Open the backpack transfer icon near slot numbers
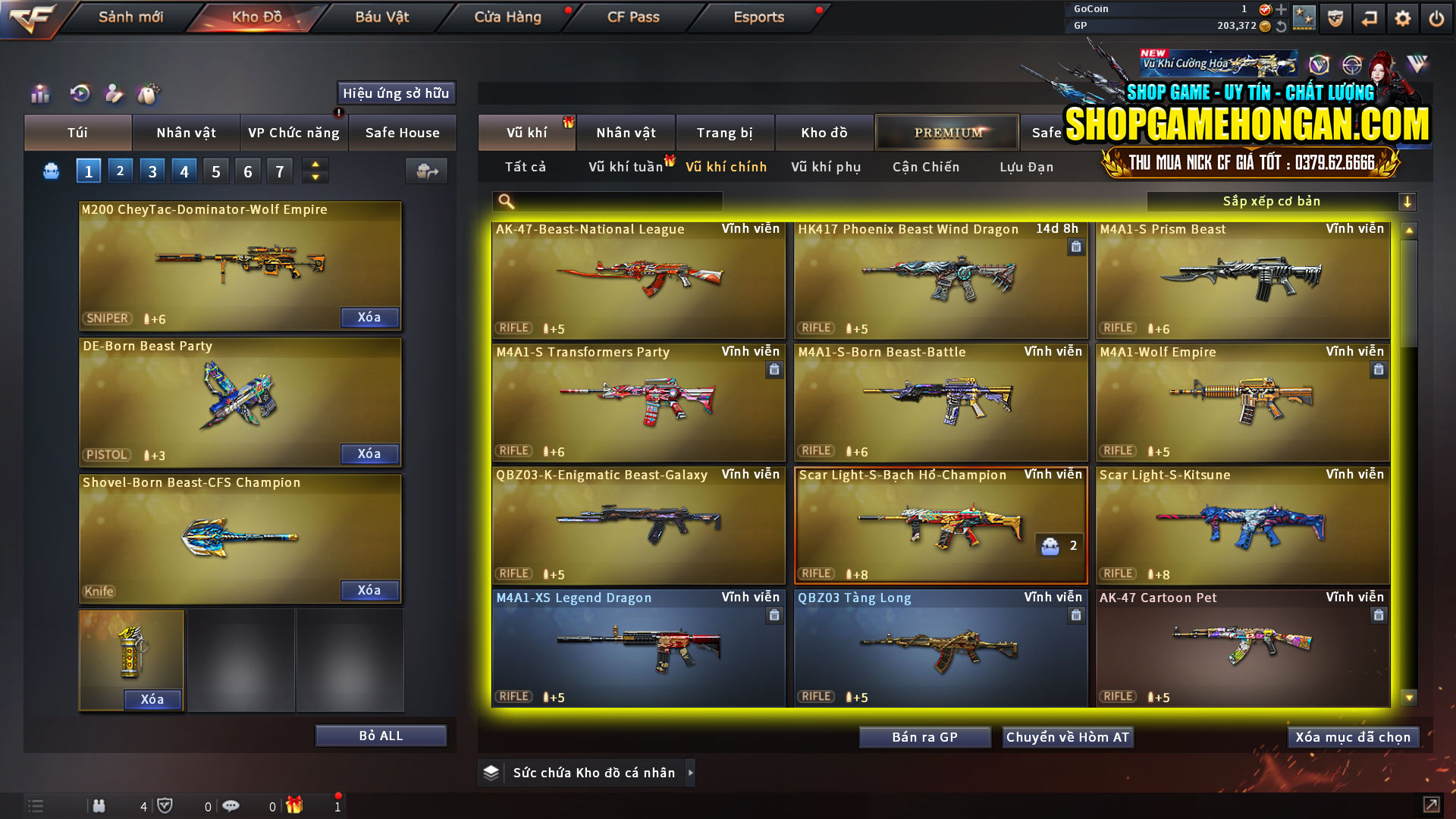The image size is (1456, 819). (x=426, y=171)
